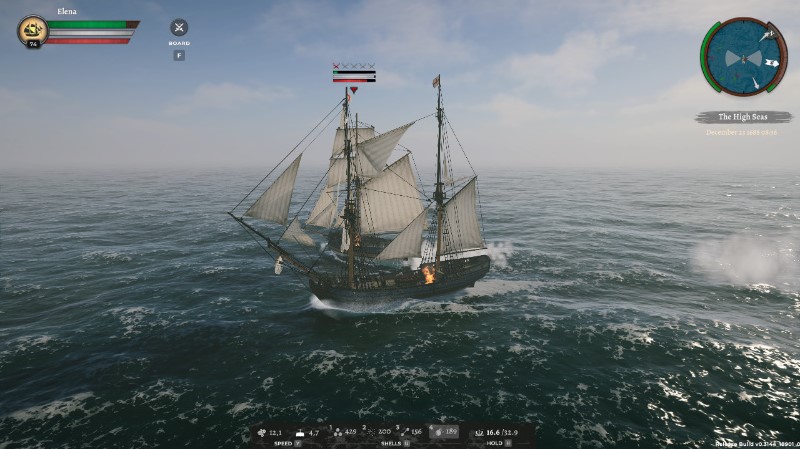Click the sail speed icon
Image resolution: width=800 pixels, height=449 pixels.
point(262,433)
